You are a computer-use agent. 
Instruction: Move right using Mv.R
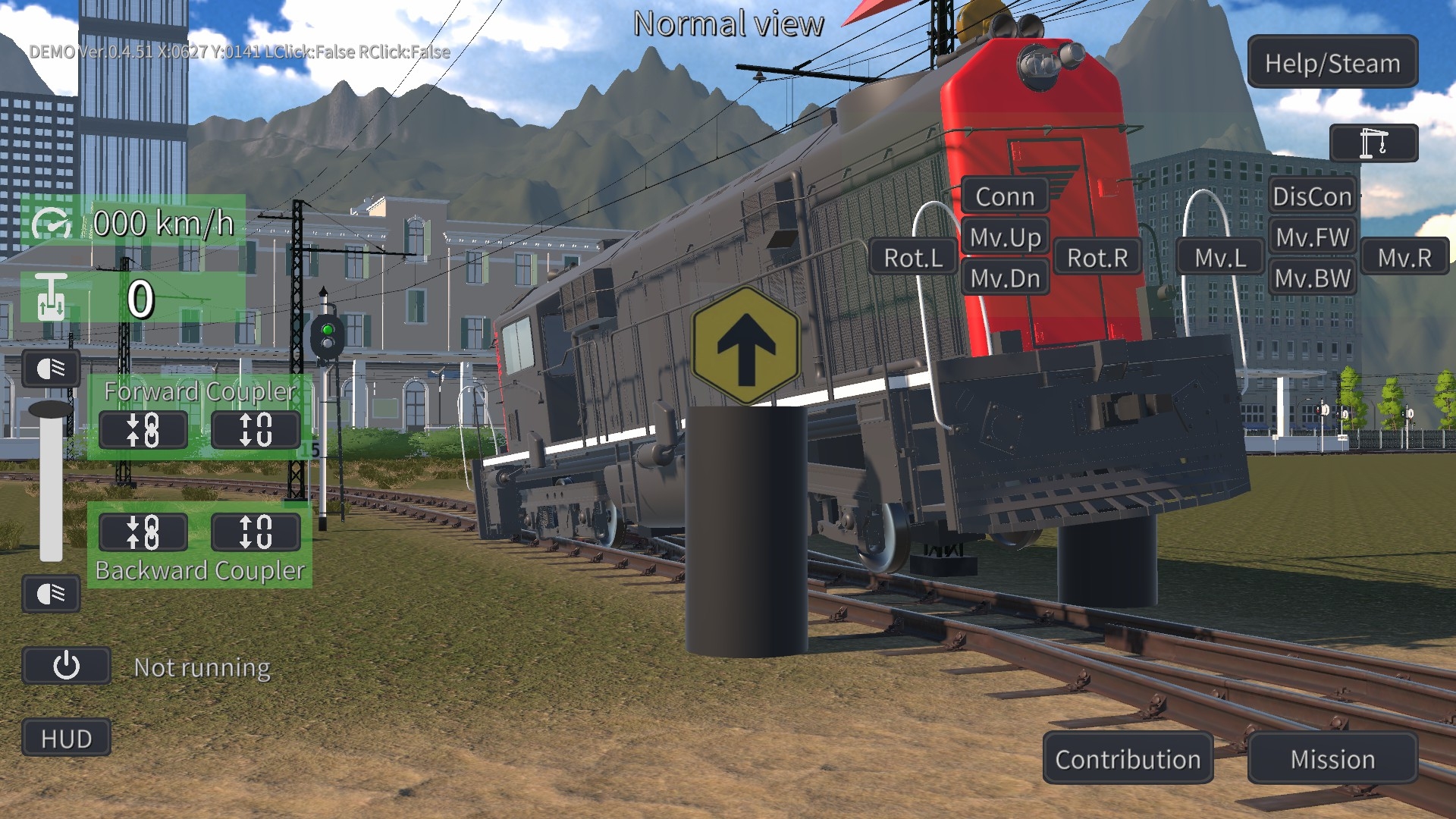tap(1404, 258)
